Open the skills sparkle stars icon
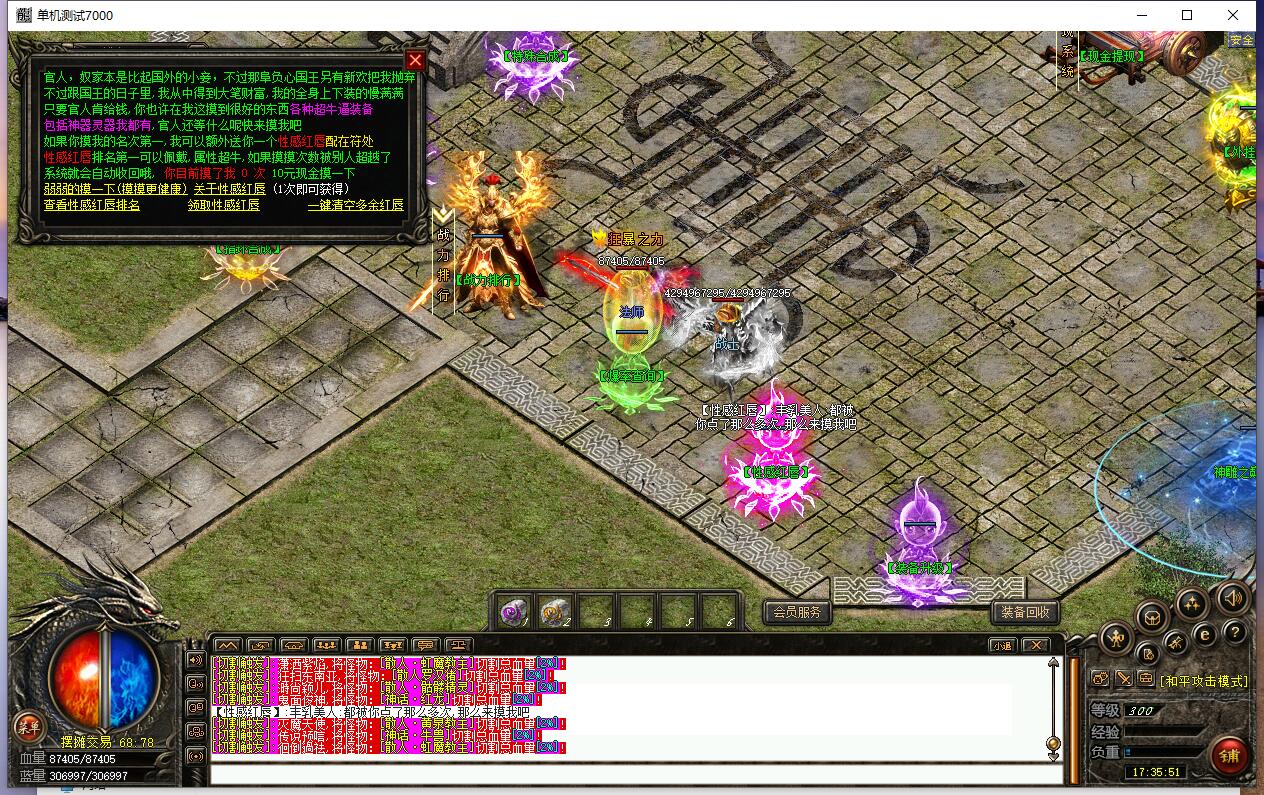The image size is (1264, 795). pyautogui.click(x=1191, y=603)
